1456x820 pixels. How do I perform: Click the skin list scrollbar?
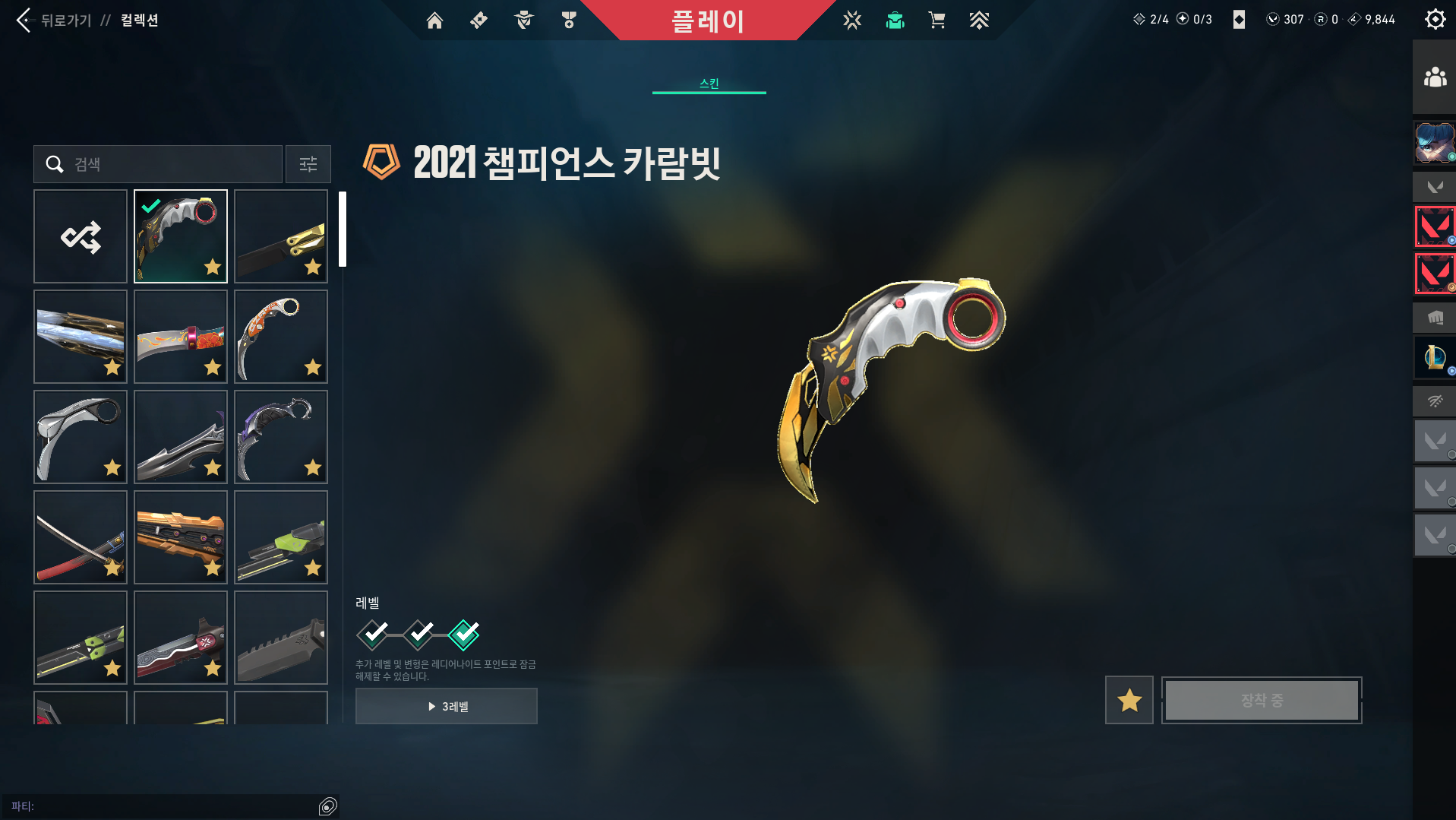(343, 228)
